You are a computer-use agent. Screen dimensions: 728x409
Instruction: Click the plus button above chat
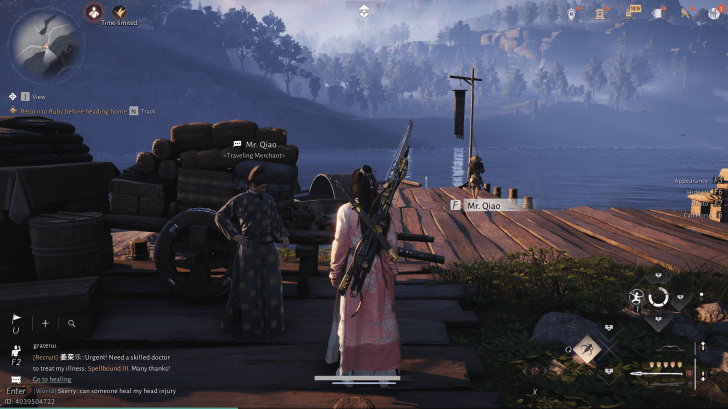click(x=45, y=324)
